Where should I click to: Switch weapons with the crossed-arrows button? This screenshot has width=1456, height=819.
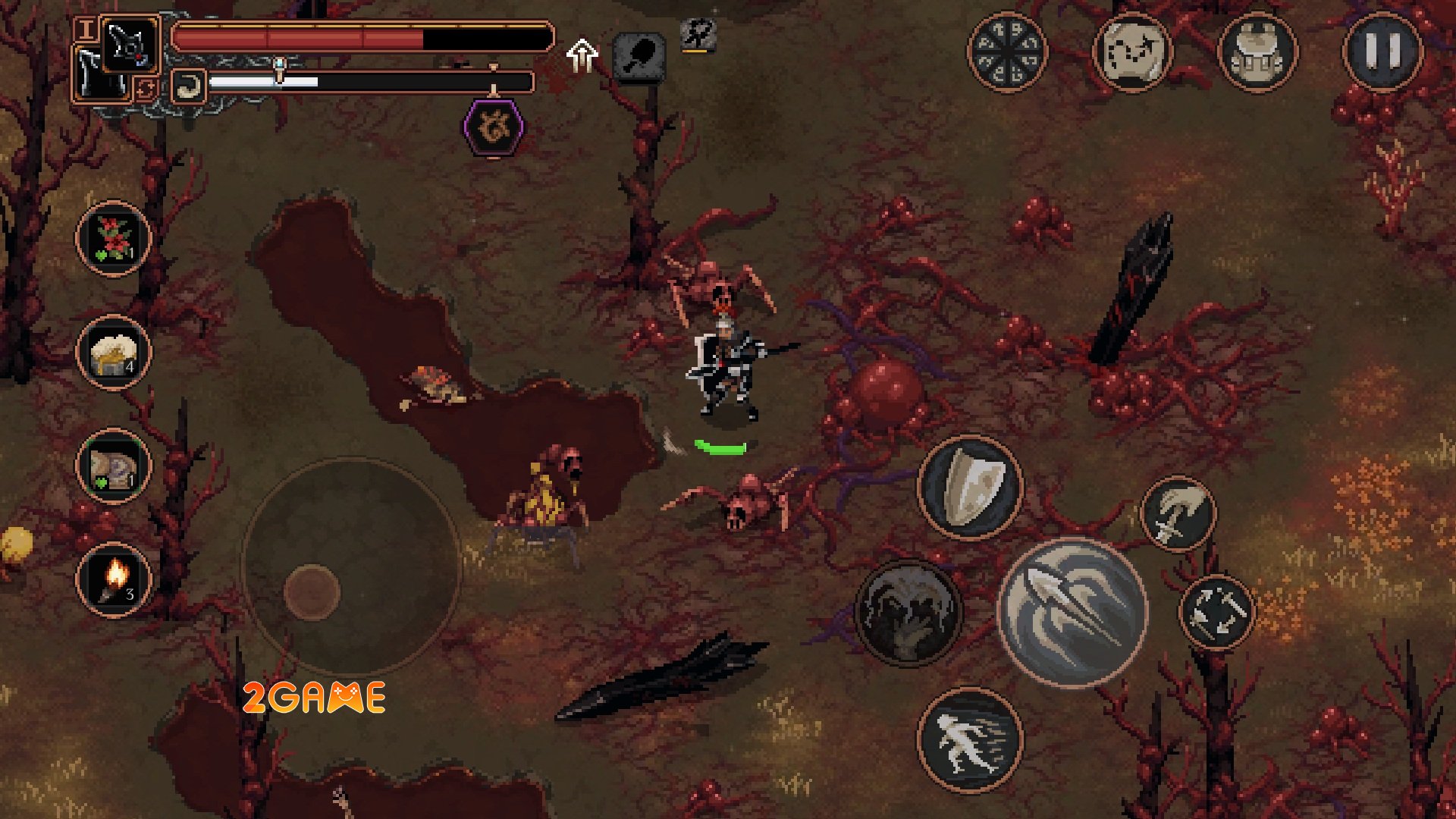[x=1217, y=611]
